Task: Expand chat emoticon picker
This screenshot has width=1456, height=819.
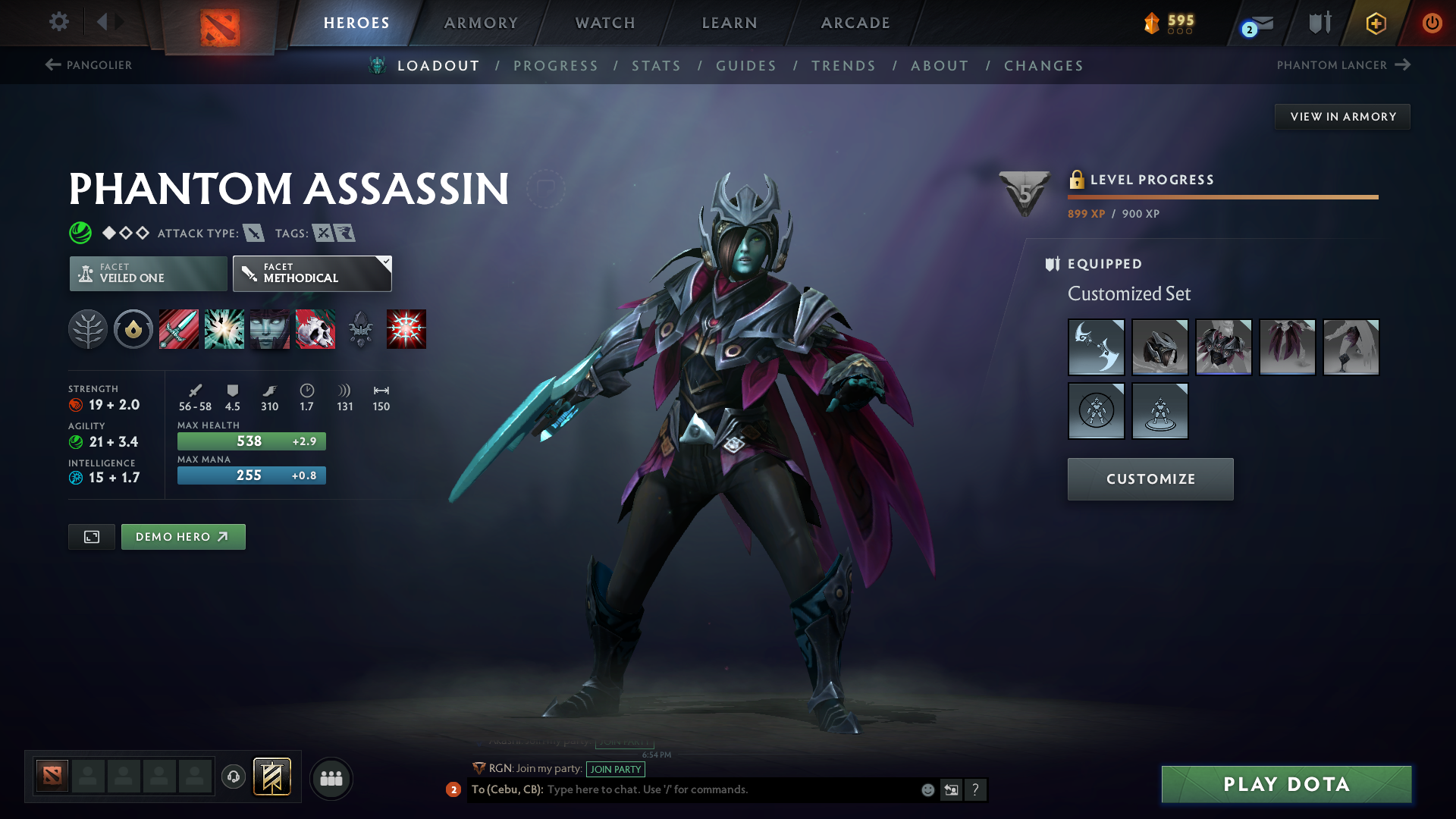Action: click(x=927, y=789)
